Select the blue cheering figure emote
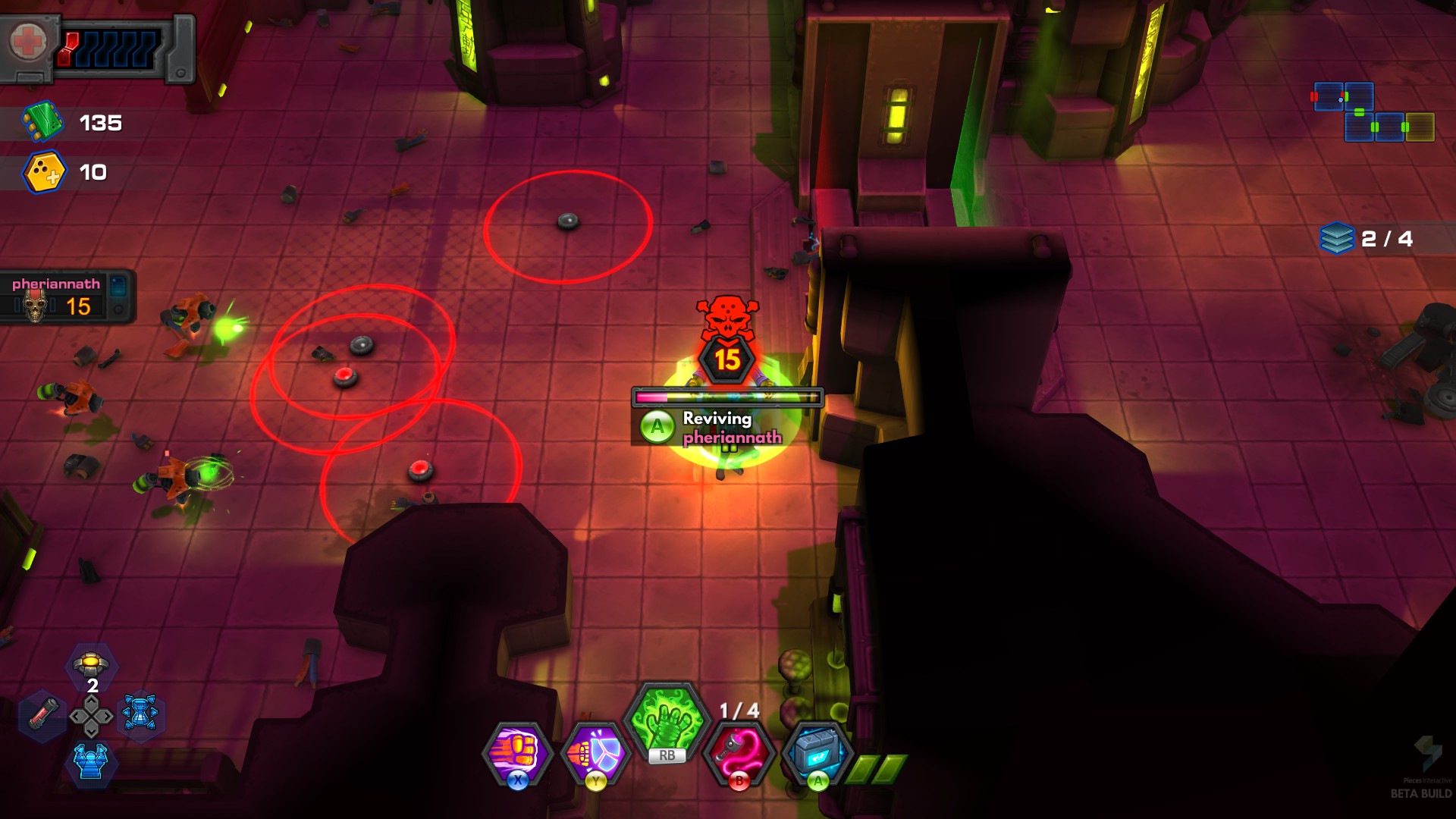1456x819 pixels. [x=91, y=761]
